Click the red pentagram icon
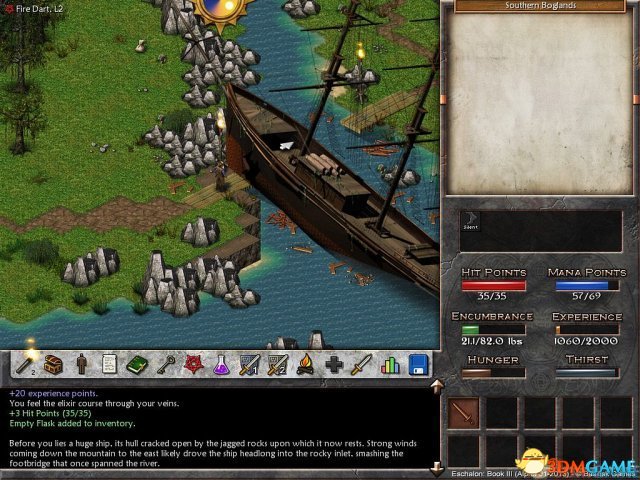 tap(193, 365)
